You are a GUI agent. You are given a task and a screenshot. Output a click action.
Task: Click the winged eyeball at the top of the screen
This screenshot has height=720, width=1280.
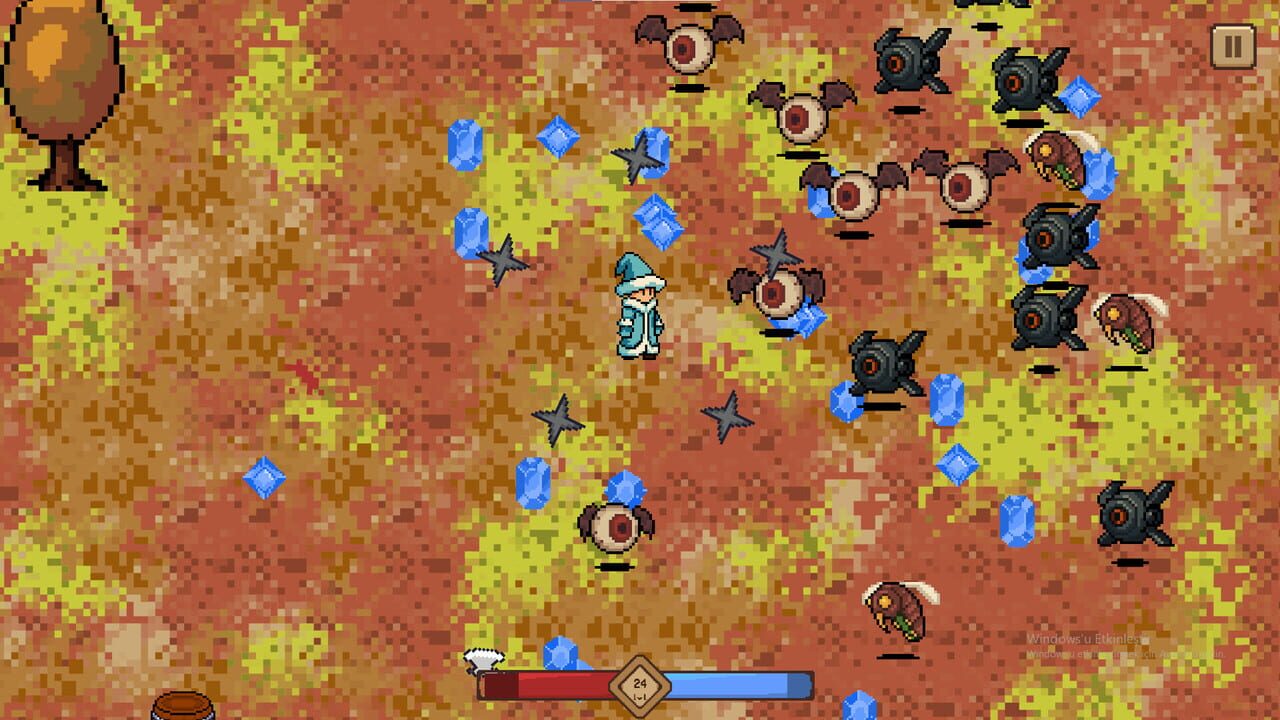click(x=685, y=45)
